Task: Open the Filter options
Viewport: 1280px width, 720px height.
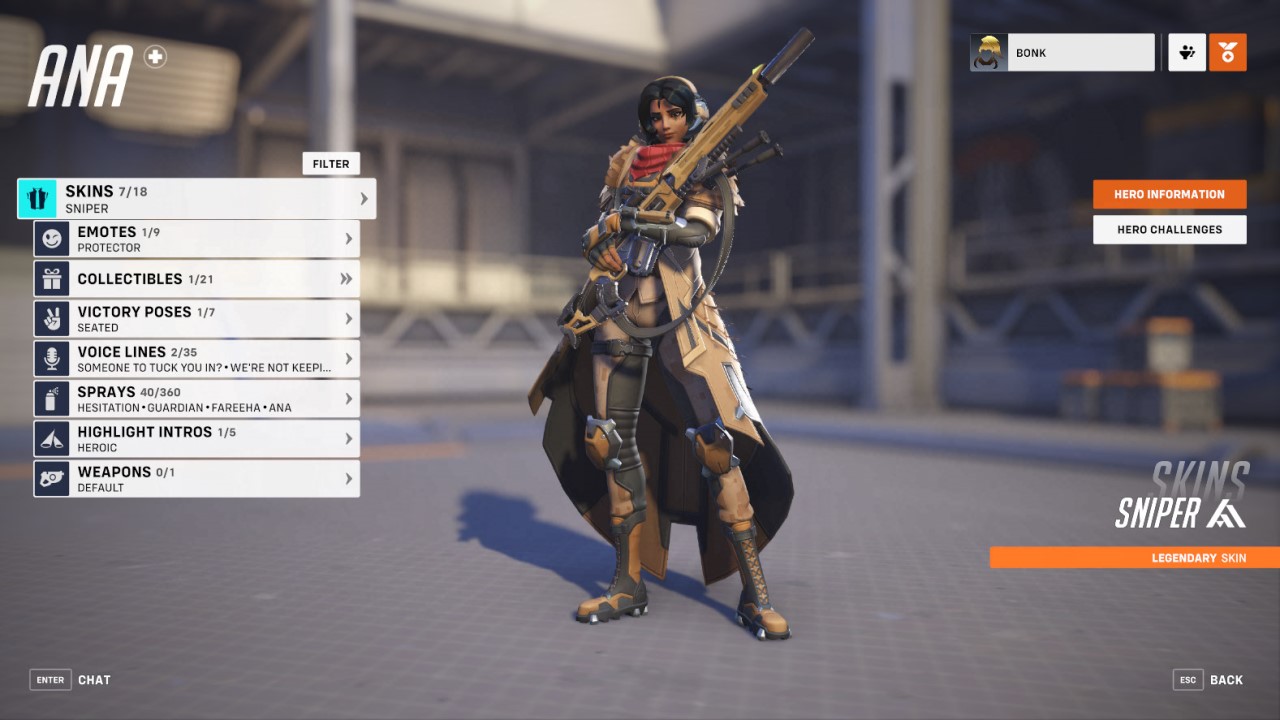Action: 331,163
